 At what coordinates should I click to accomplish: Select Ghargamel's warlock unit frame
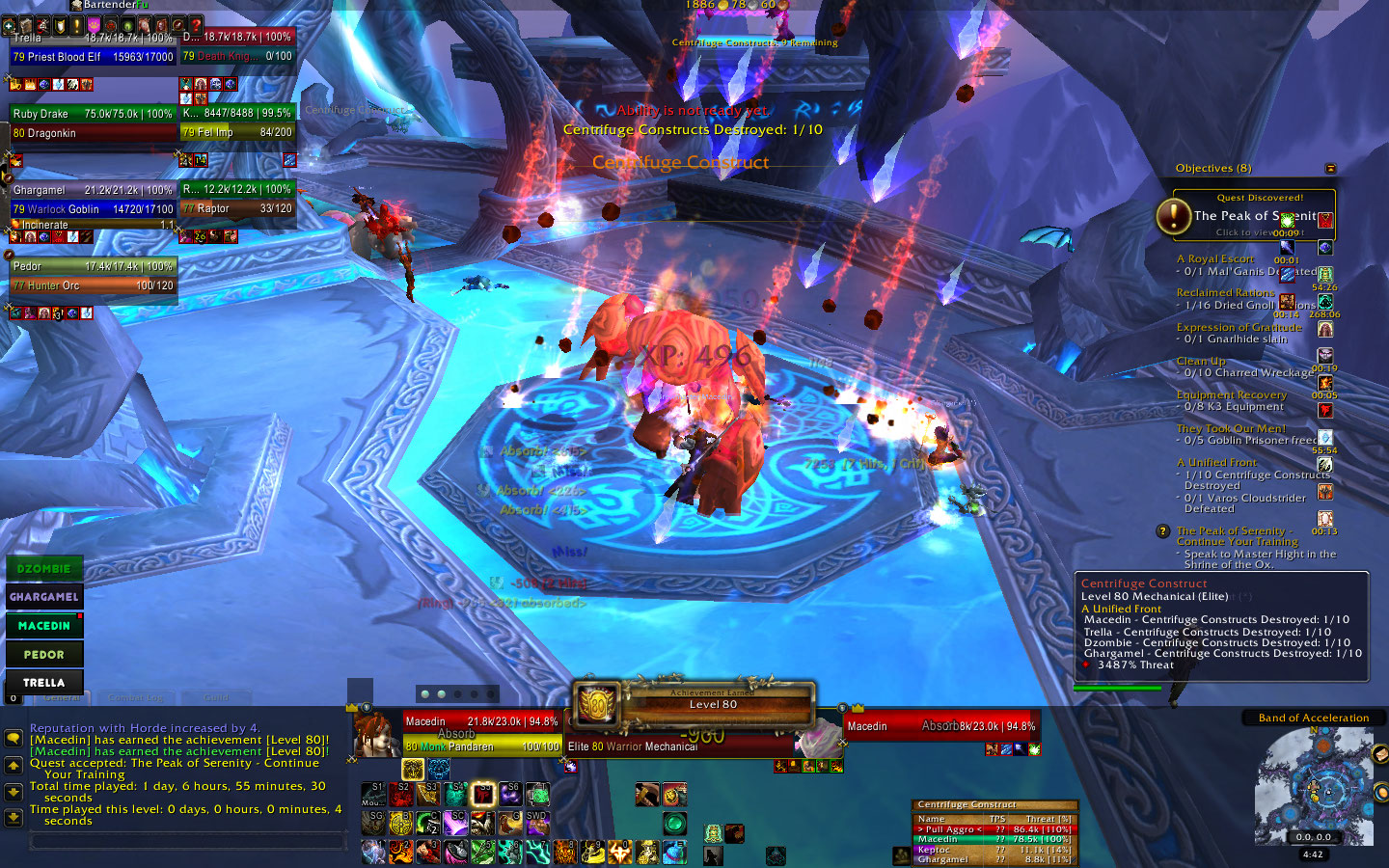point(93,200)
